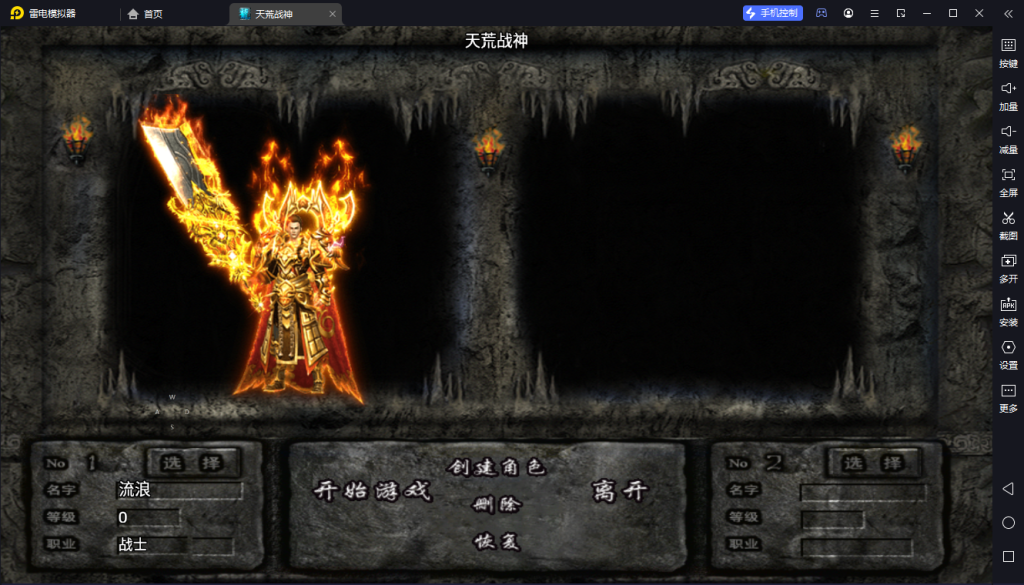Close the 天荒战神 tab
Viewport: 1024px width, 585px height.
click(x=333, y=14)
